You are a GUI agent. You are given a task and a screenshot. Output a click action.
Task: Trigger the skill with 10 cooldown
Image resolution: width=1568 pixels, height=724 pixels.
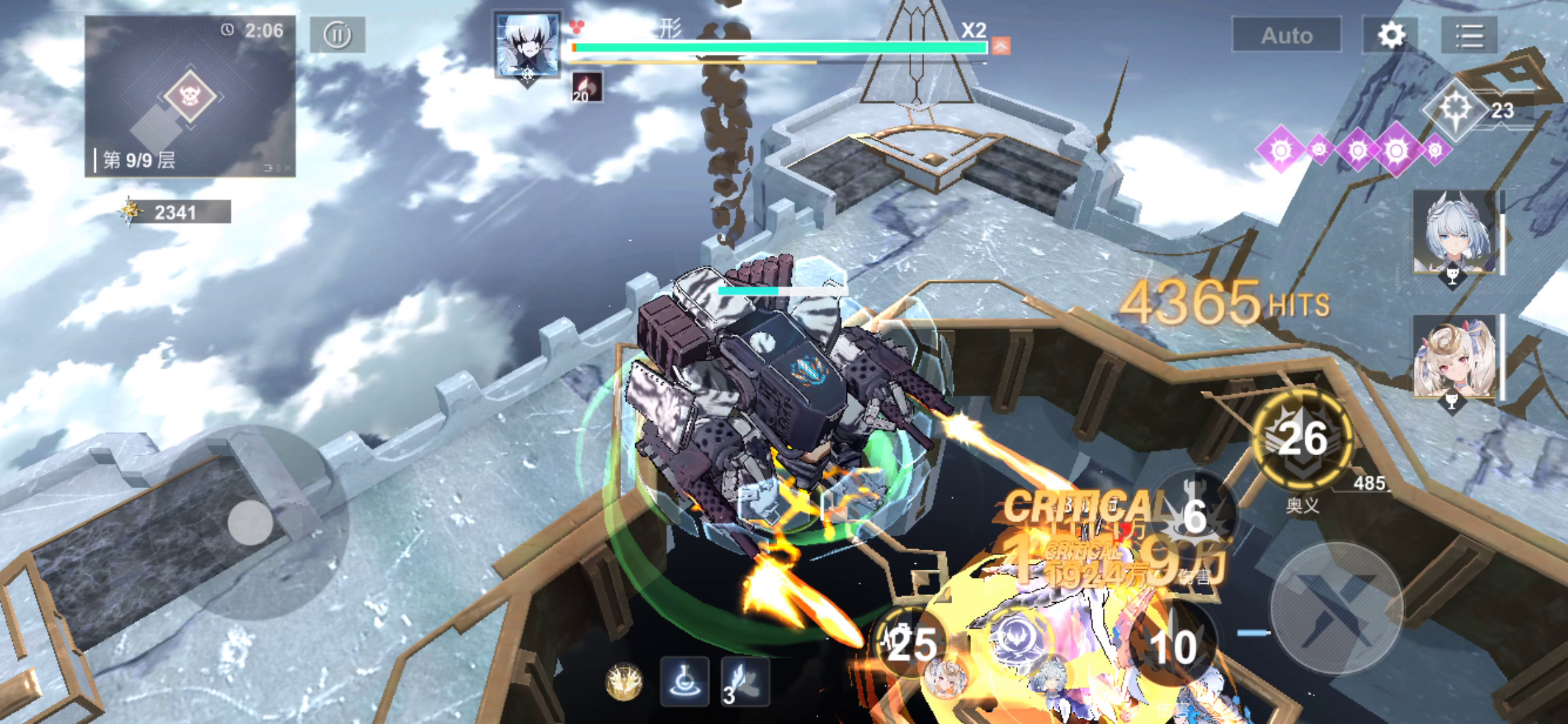click(x=1173, y=645)
